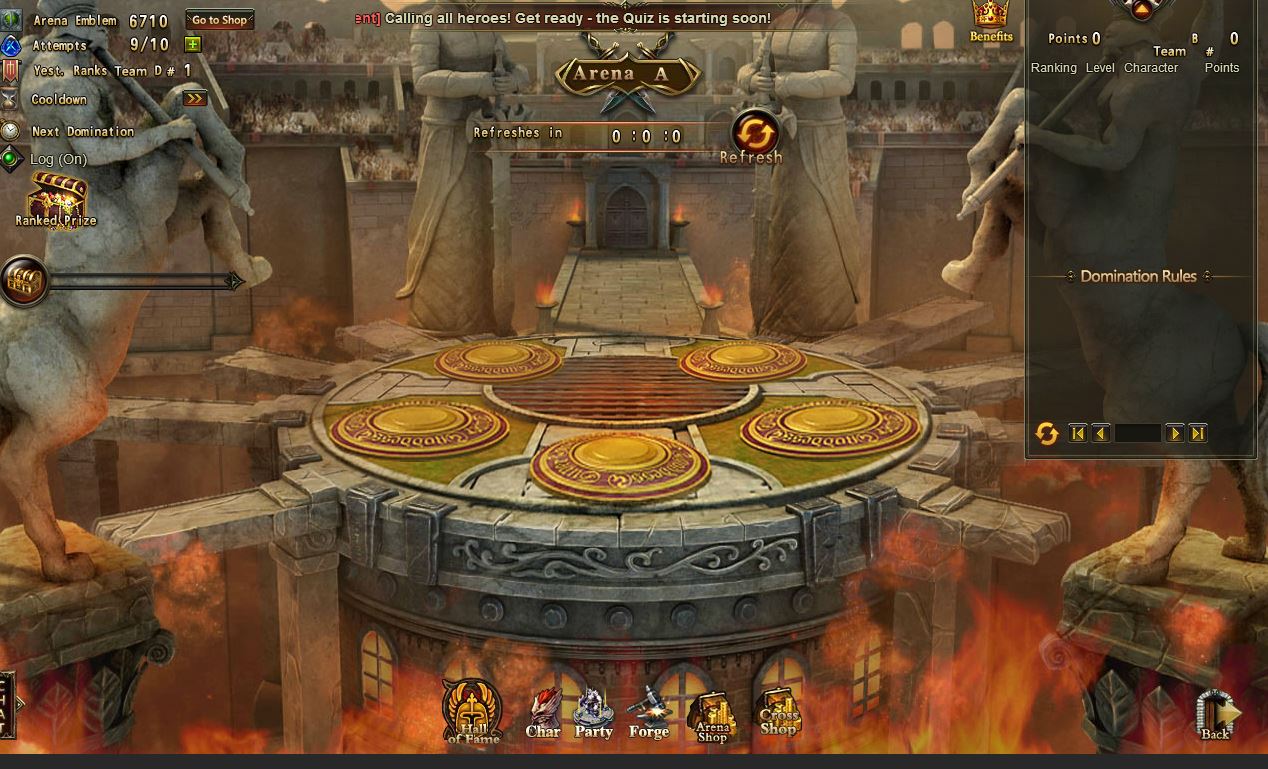
Task: Open the Hall of Fame
Action: 473,712
